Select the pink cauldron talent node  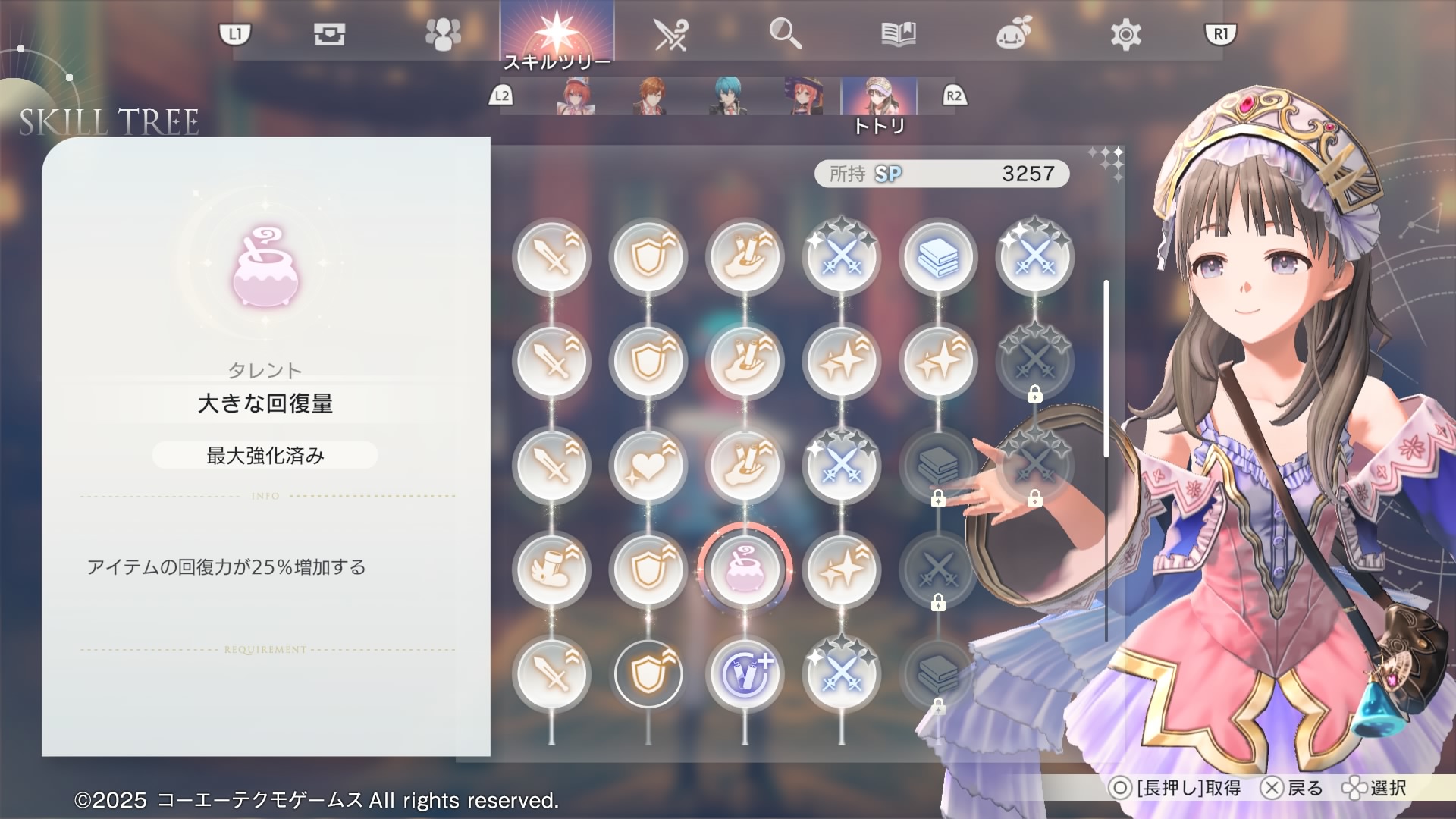(x=745, y=569)
